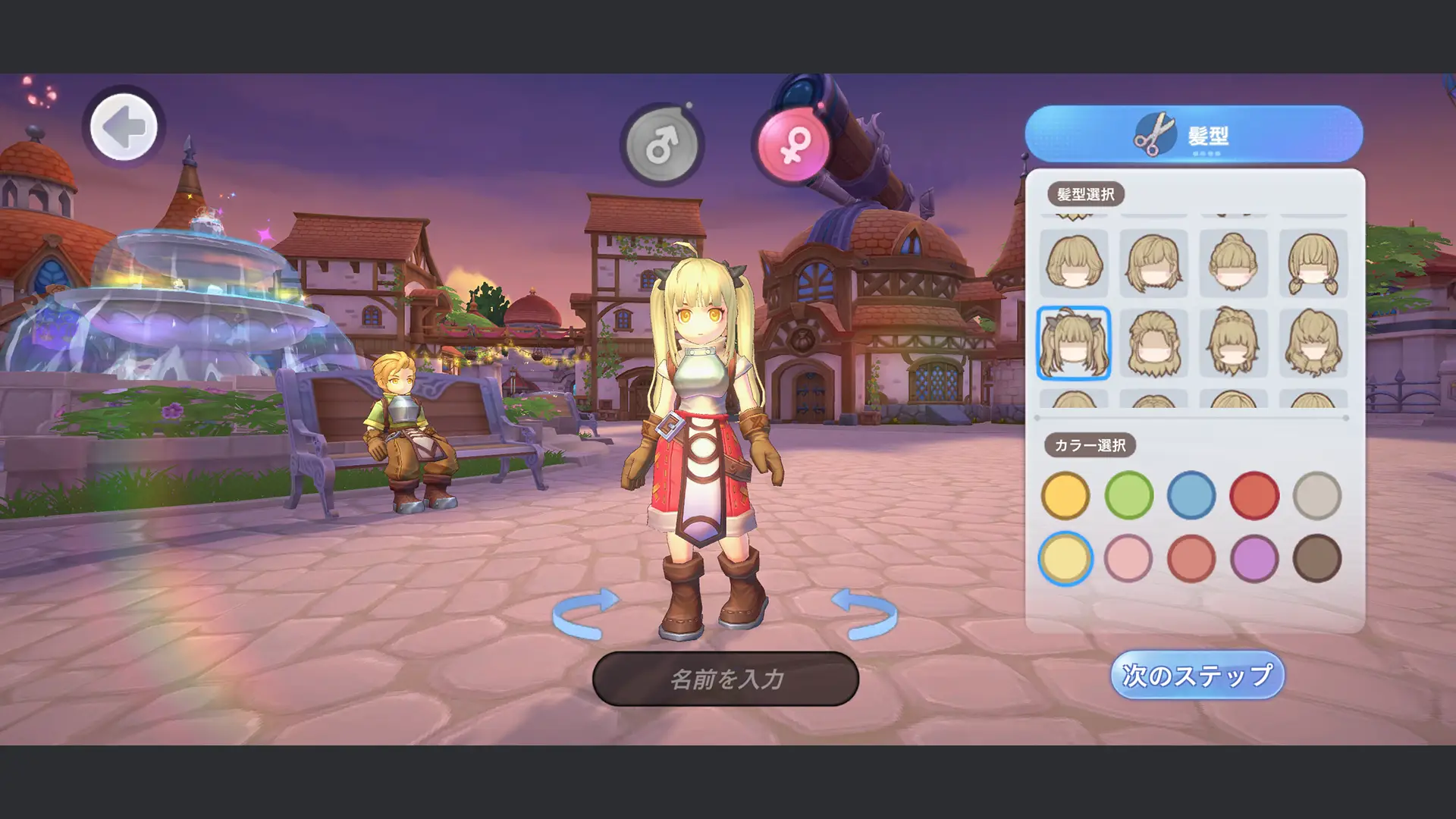The height and width of the screenshot is (819, 1456).
Task: Choose the dark brown hair color
Action: click(x=1317, y=559)
